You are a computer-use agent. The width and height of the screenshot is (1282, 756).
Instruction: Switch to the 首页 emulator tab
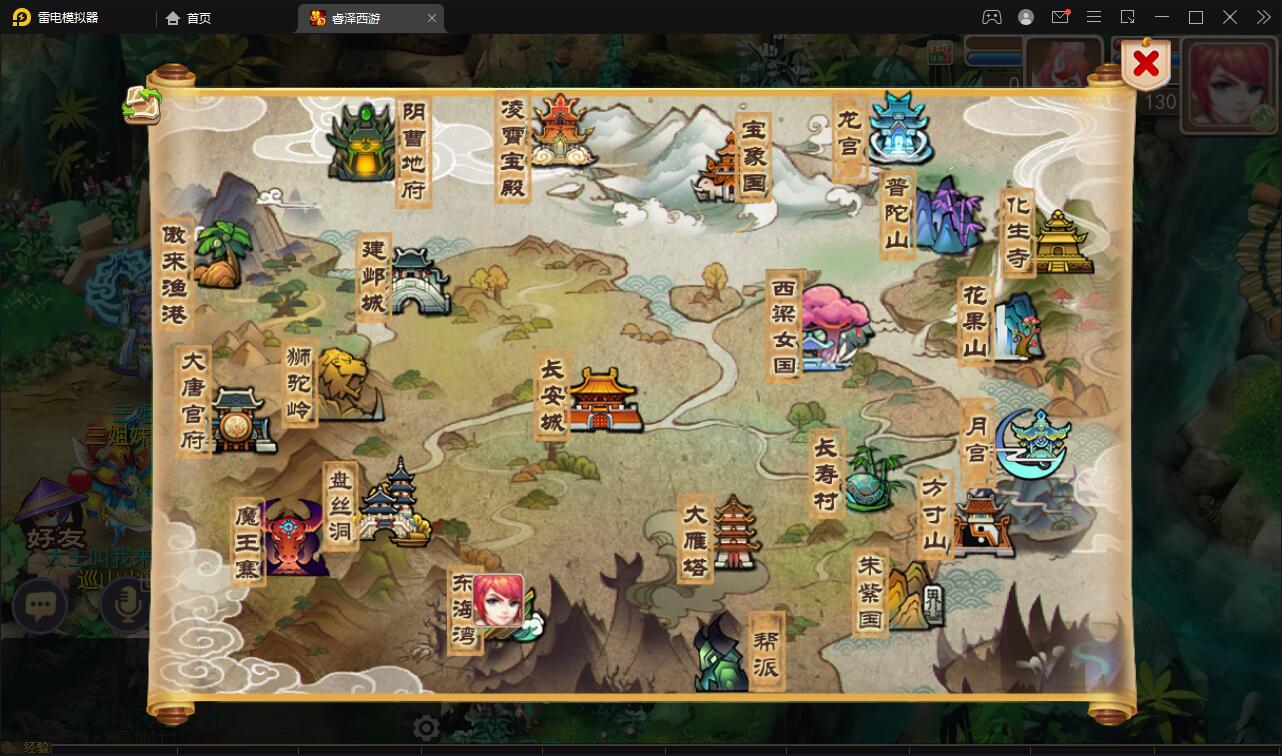click(x=188, y=18)
